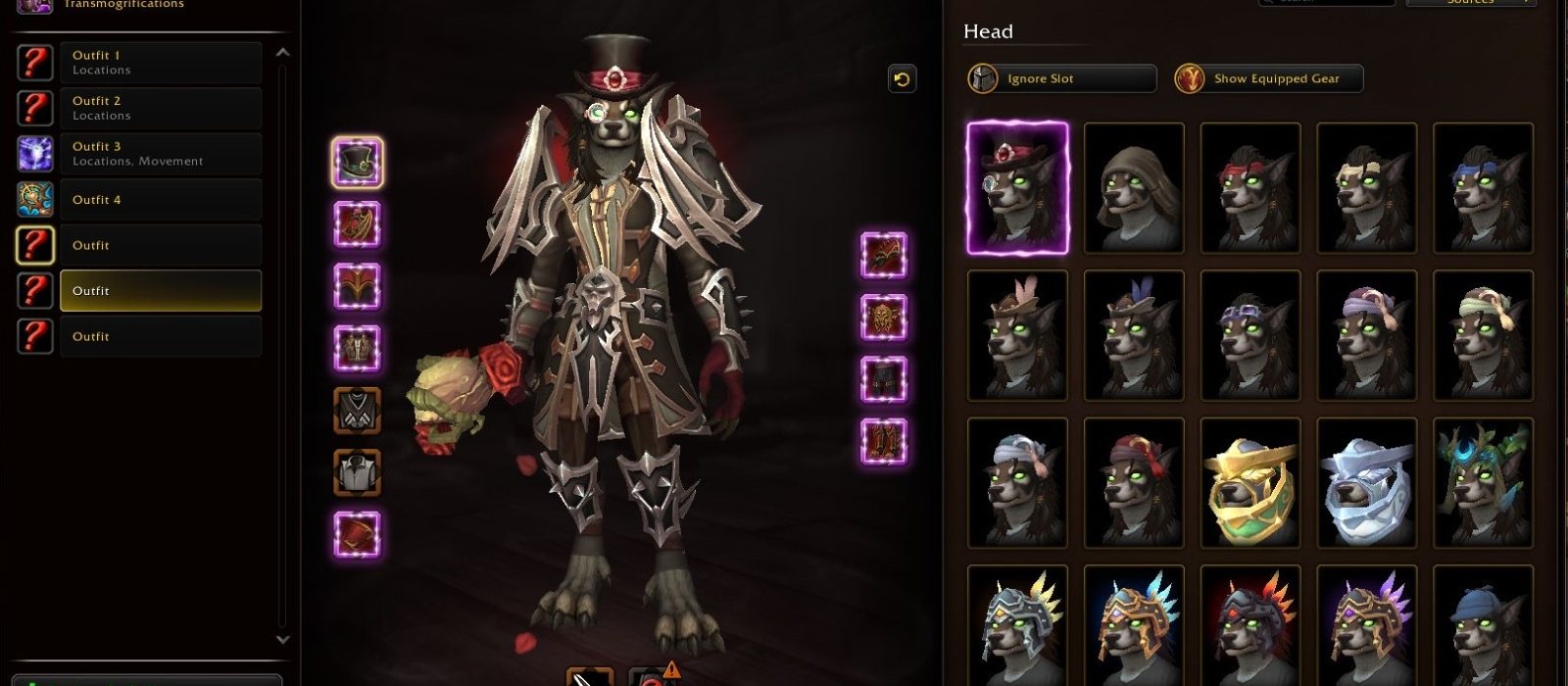Select the blue bandana head appearance
The height and width of the screenshot is (686, 1568).
pos(1483,188)
